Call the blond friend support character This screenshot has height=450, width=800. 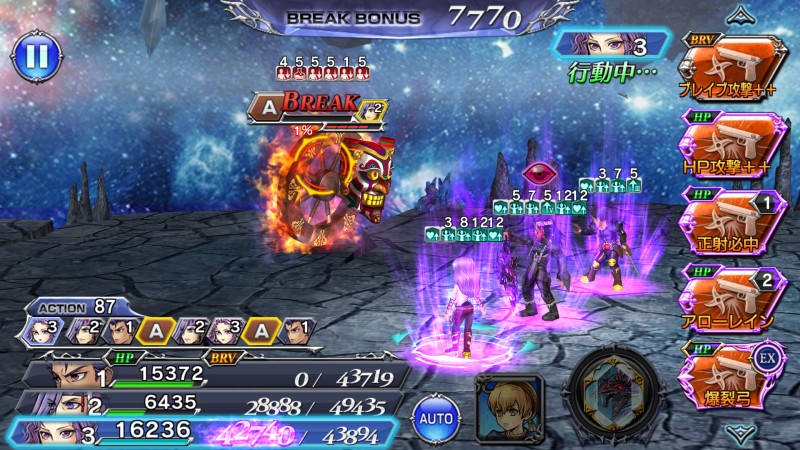[509, 408]
